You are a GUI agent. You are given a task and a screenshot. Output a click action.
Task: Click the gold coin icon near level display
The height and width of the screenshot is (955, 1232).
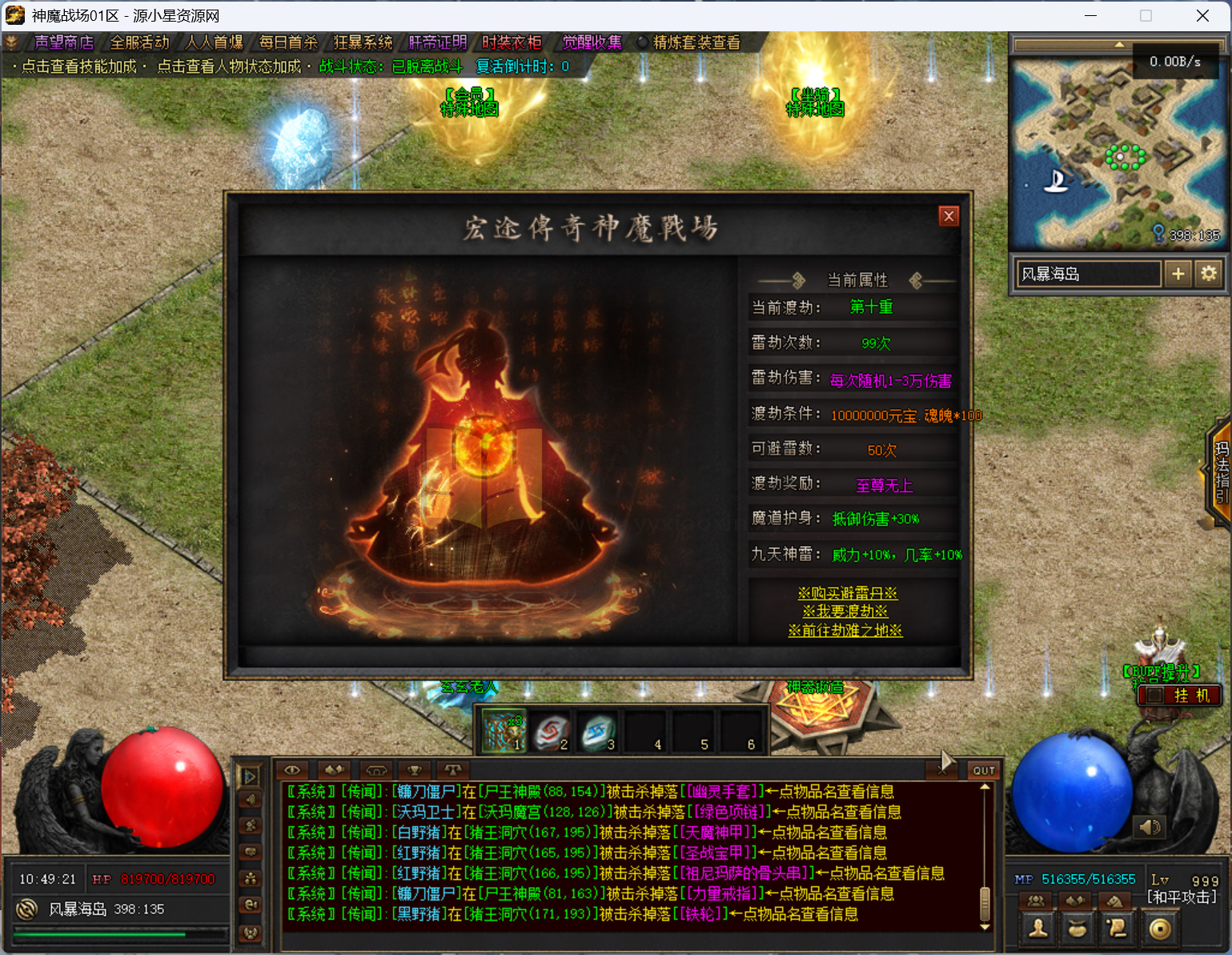pos(1161,927)
